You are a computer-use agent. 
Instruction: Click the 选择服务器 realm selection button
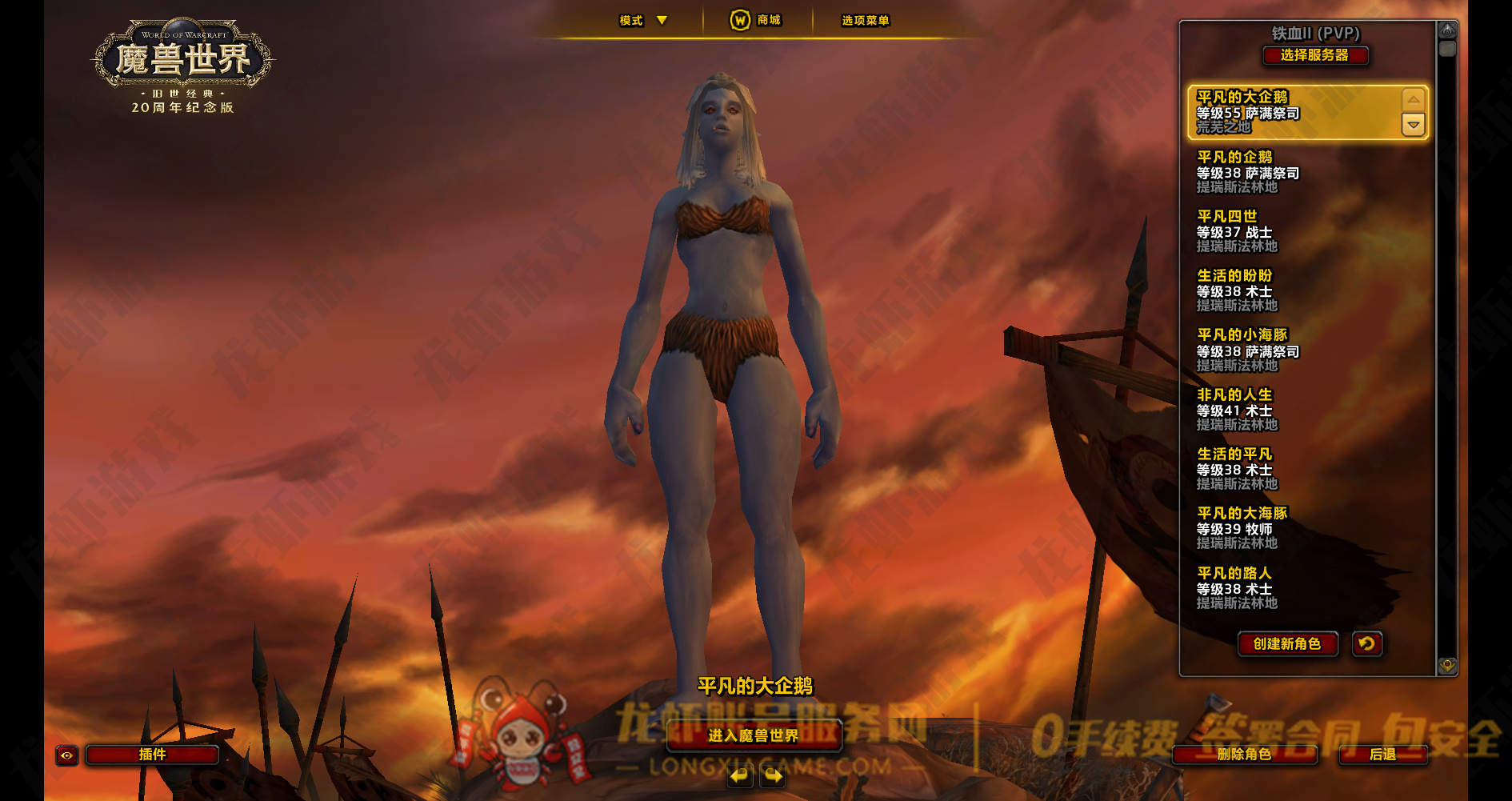click(1314, 55)
